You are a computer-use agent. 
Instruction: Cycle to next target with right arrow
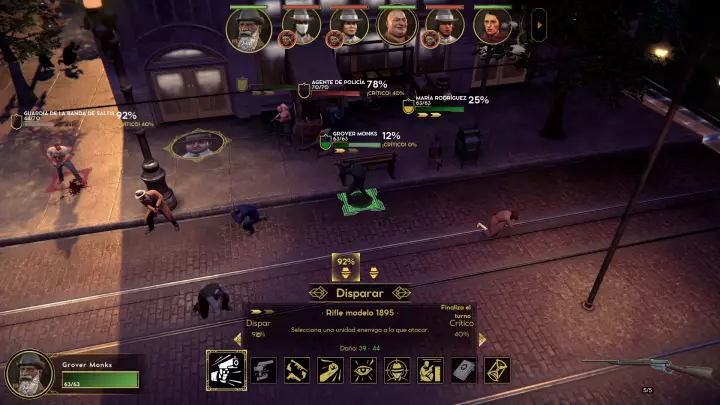[482, 338]
